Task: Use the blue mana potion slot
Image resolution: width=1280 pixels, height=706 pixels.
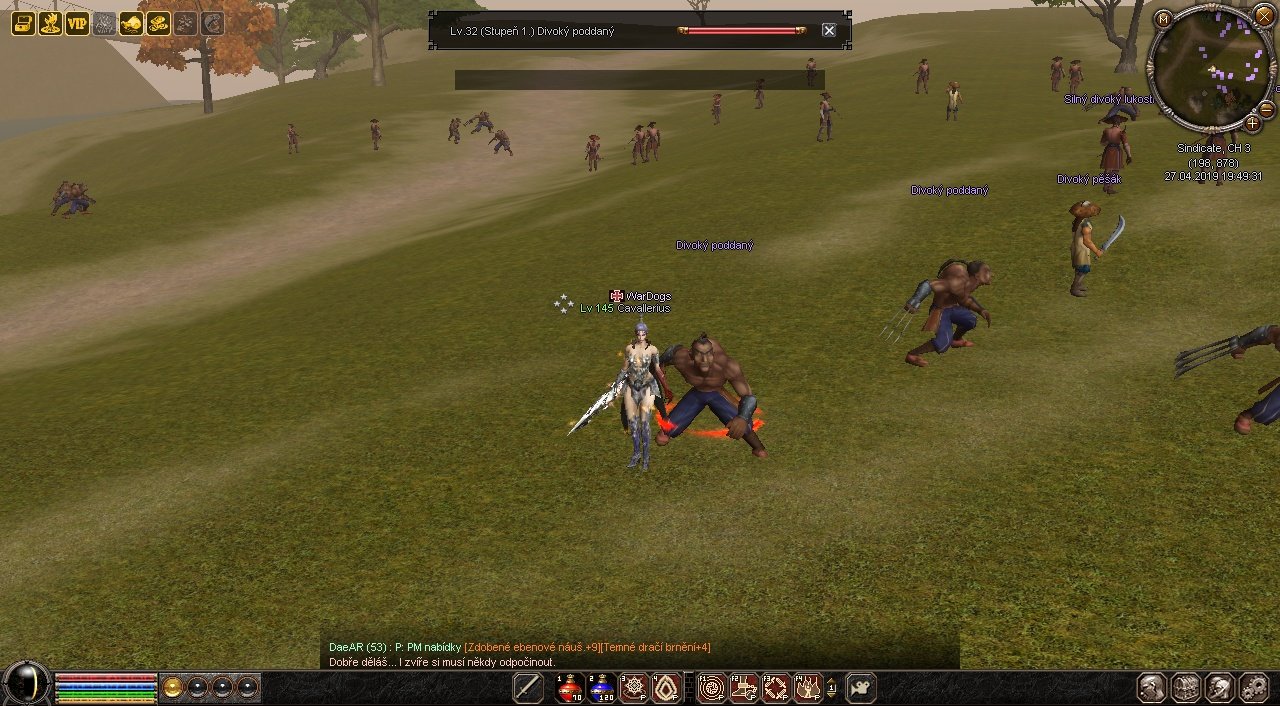Action: [x=602, y=688]
